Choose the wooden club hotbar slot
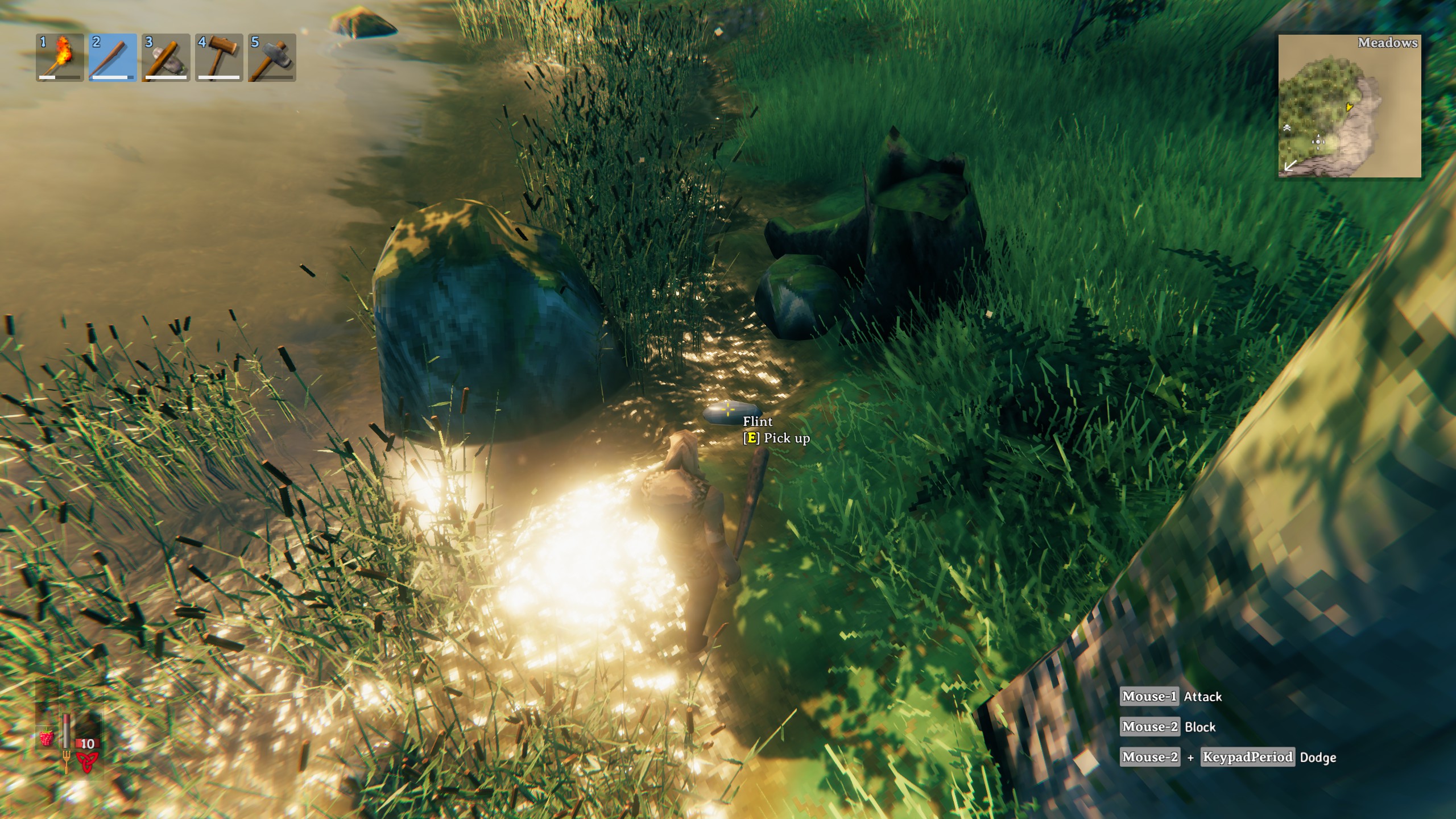The width and height of the screenshot is (1456, 819). pyautogui.click(x=113, y=57)
